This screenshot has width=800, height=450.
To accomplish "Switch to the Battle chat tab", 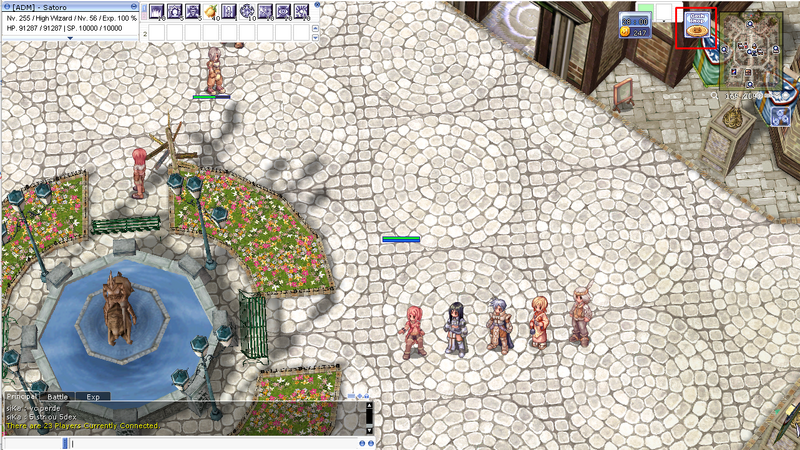I will [x=58, y=397].
